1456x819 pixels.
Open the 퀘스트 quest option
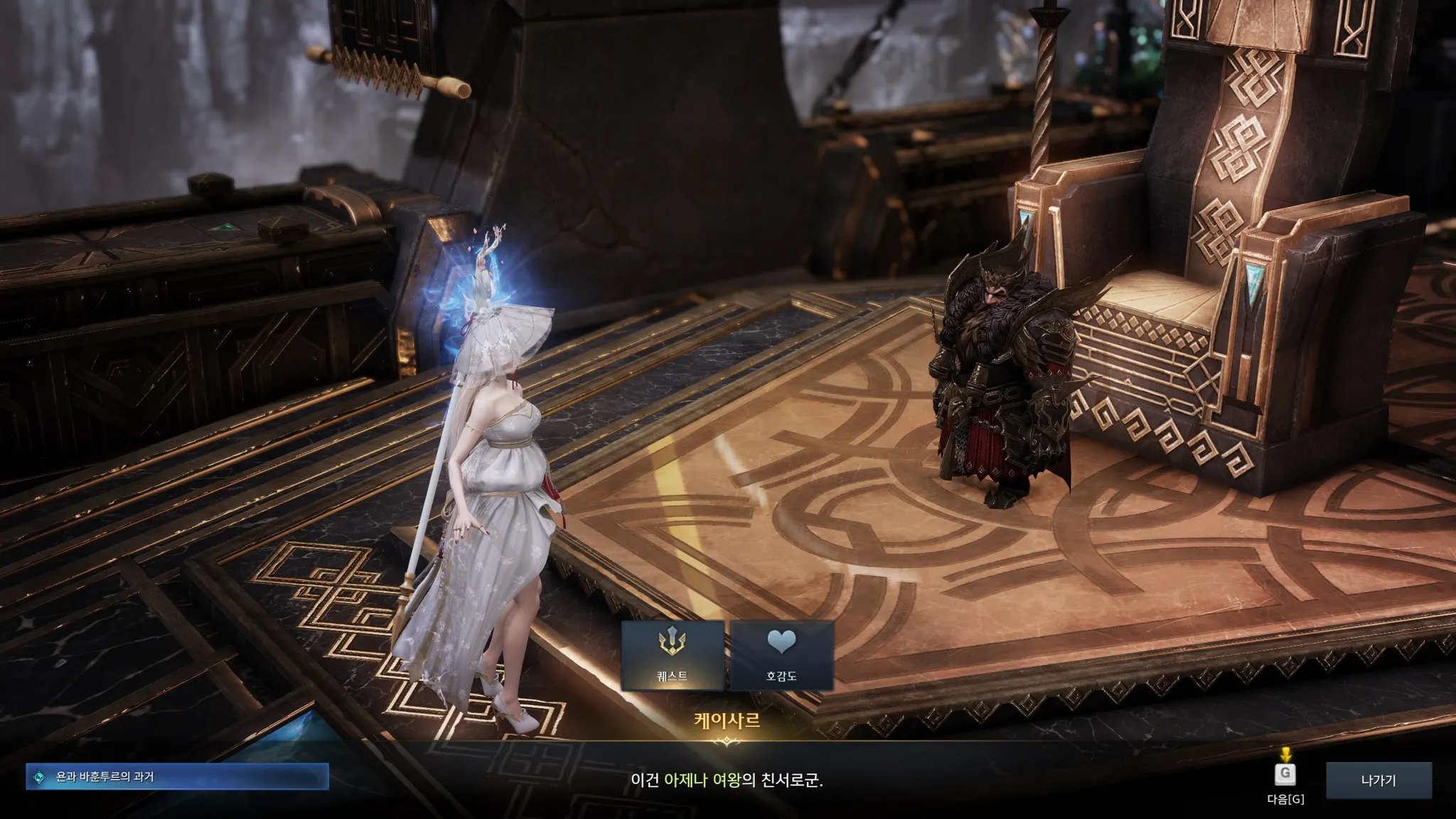click(673, 655)
